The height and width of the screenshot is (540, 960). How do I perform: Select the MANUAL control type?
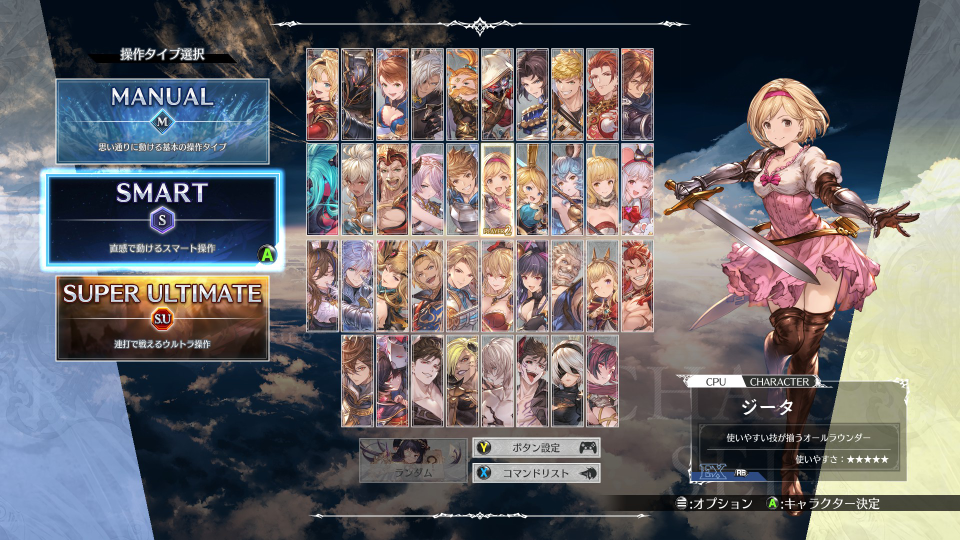pyautogui.click(x=162, y=121)
